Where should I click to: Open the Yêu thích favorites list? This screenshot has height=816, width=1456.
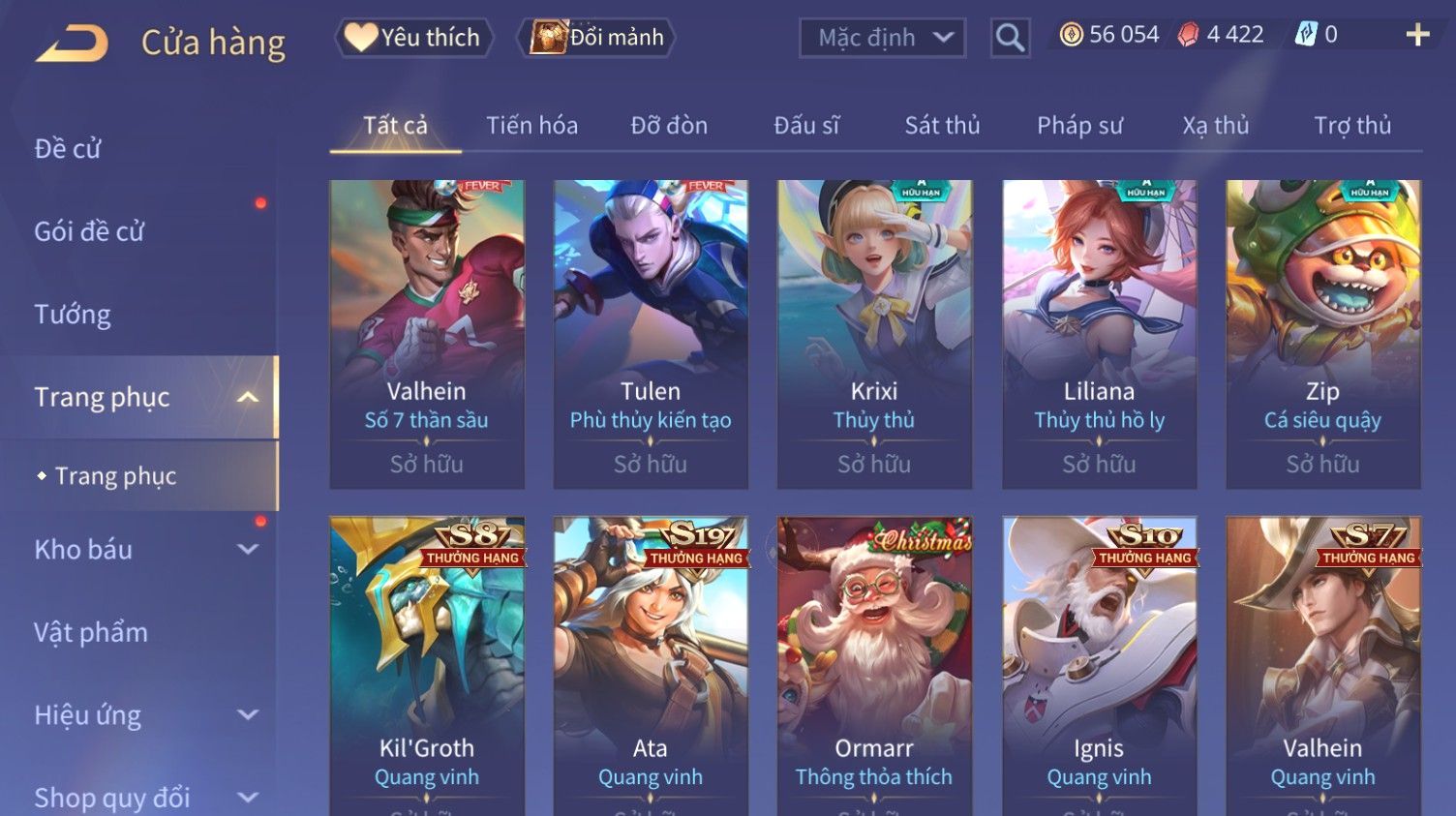pyautogui.click(x=414, y=38)
